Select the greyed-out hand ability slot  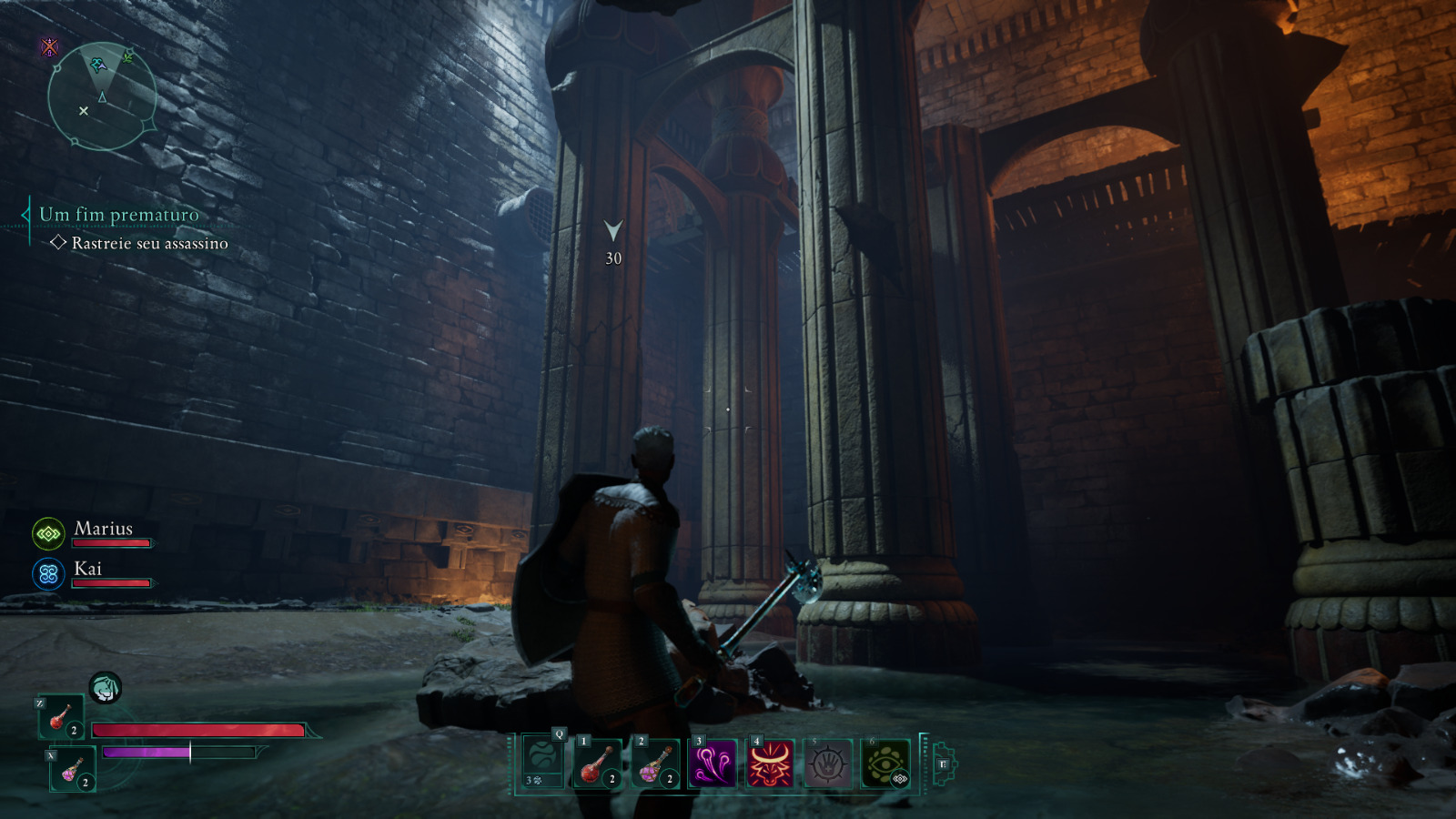(x=827, y=763)
